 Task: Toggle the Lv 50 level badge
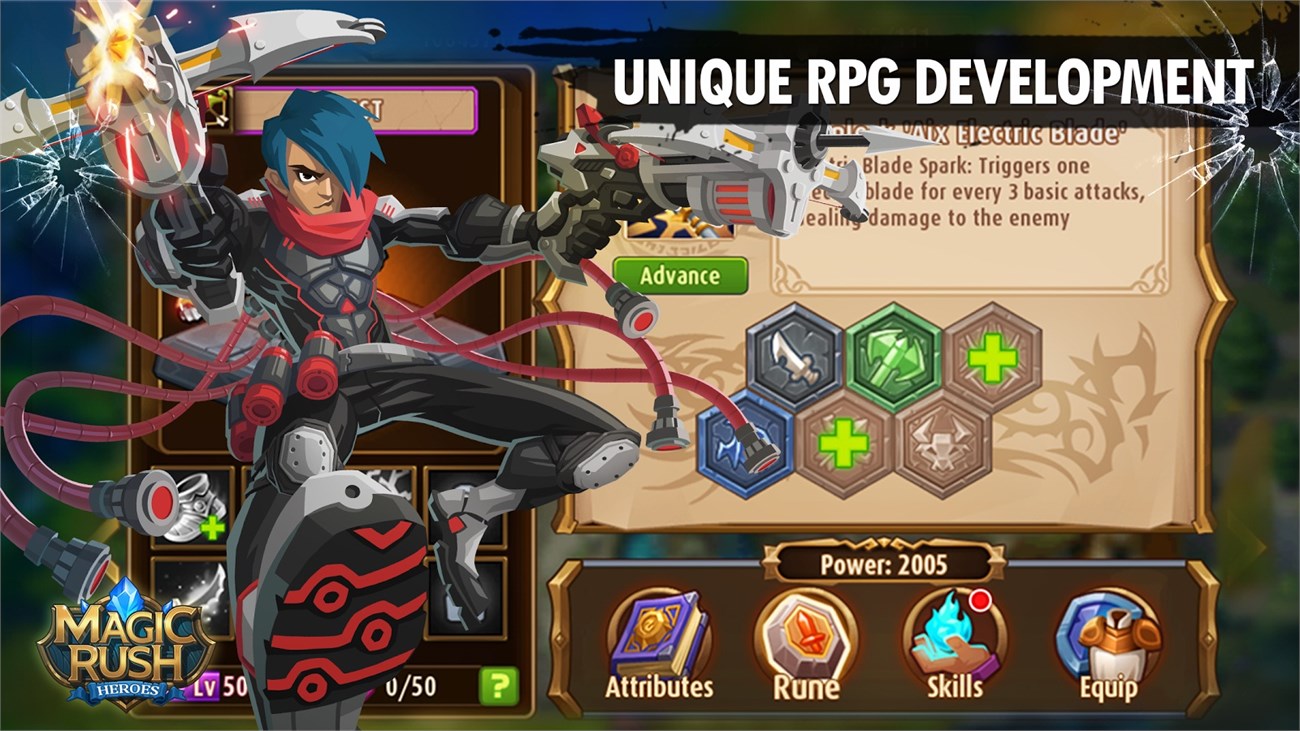tap(208, 687)
